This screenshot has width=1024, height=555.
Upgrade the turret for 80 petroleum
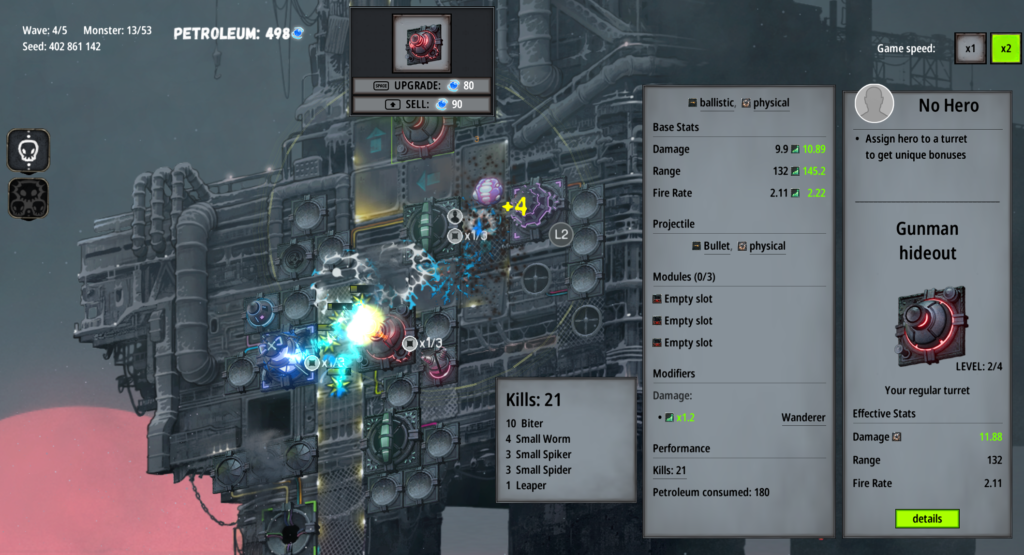click(x=421, y=86)
